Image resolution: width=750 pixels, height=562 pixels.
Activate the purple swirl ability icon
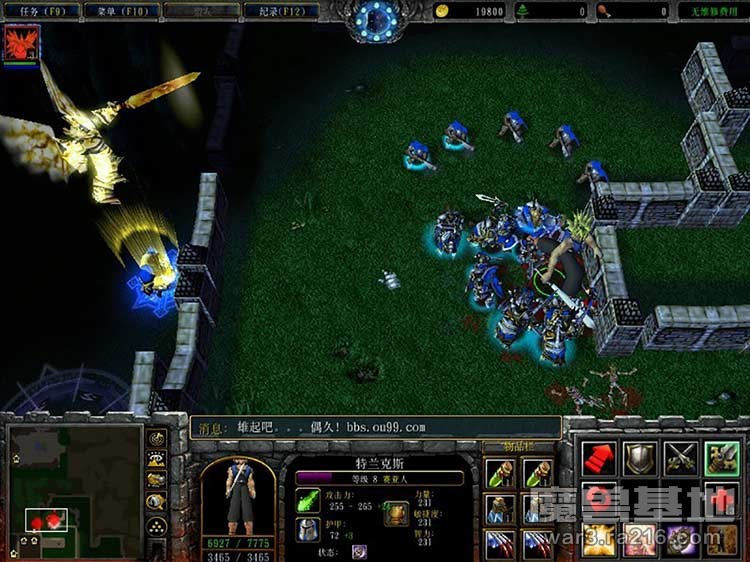[681, 539]
